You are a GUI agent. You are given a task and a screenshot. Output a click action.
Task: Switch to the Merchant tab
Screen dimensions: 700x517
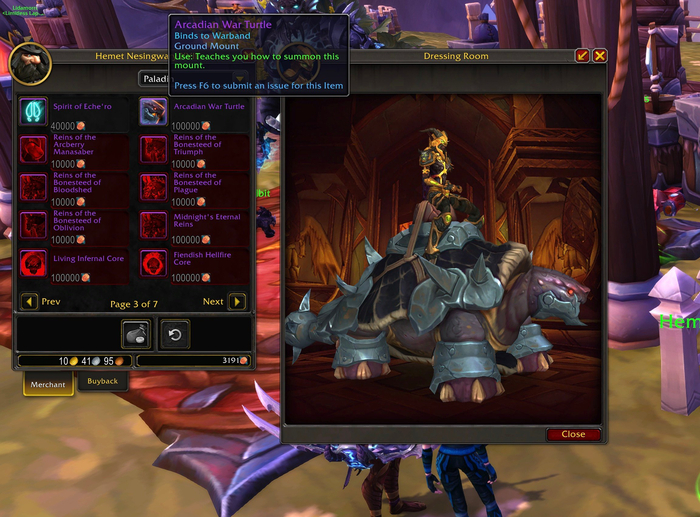(47, 384)
